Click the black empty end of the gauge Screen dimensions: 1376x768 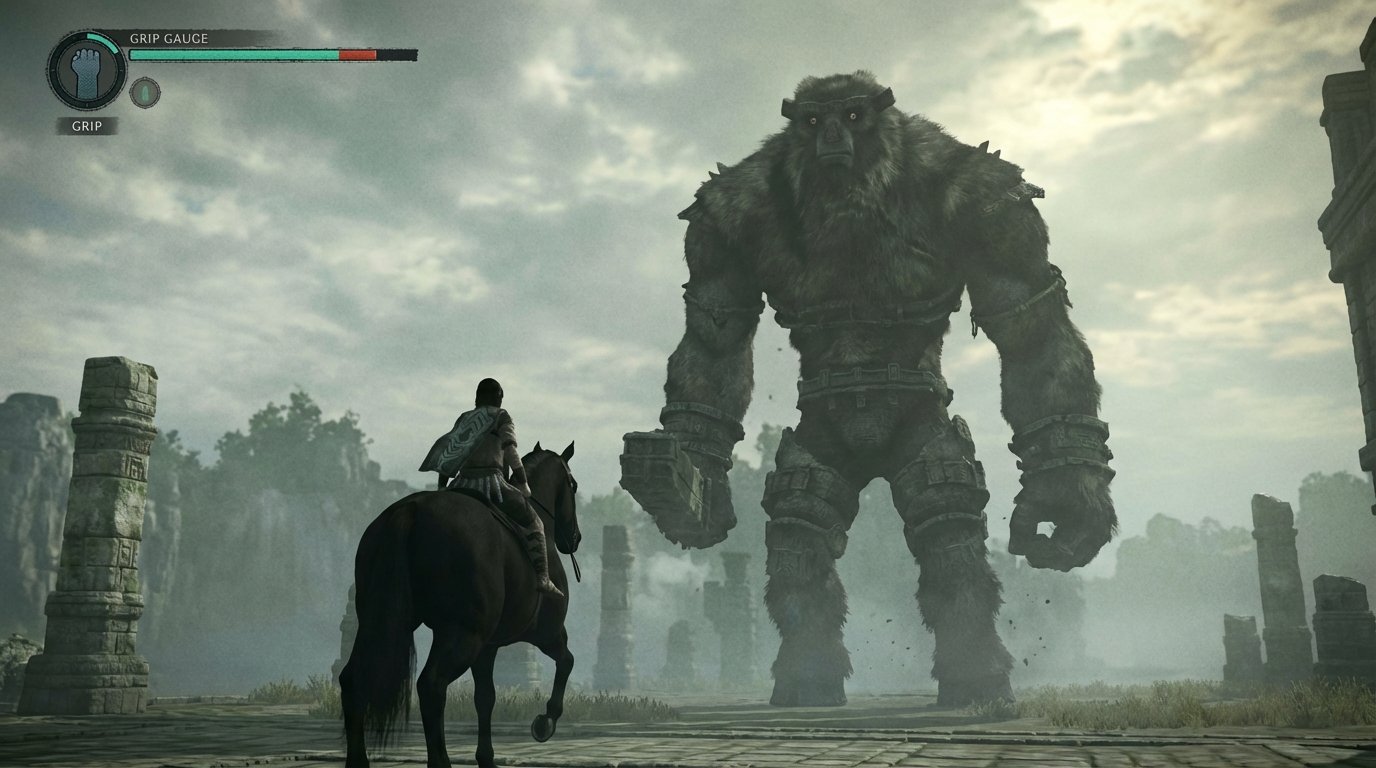tap(398, 54)
